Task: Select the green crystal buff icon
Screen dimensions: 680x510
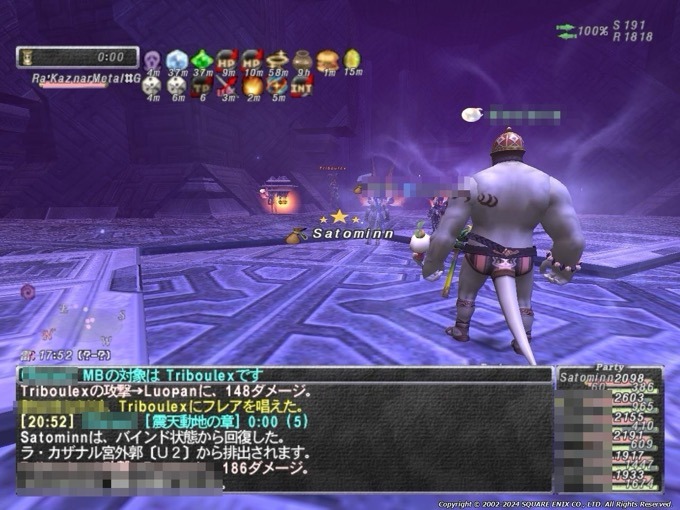Action: 202,60
